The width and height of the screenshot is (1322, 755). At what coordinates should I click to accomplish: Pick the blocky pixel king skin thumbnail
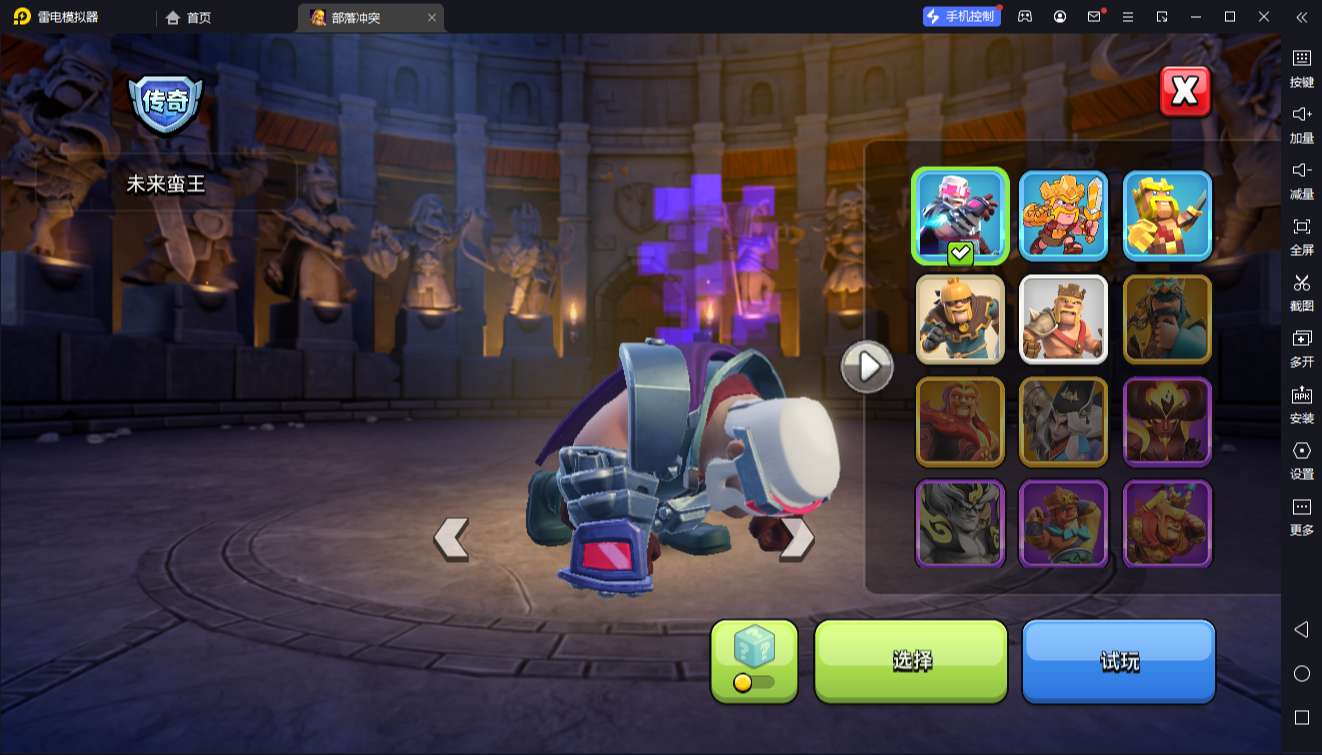1167,216
